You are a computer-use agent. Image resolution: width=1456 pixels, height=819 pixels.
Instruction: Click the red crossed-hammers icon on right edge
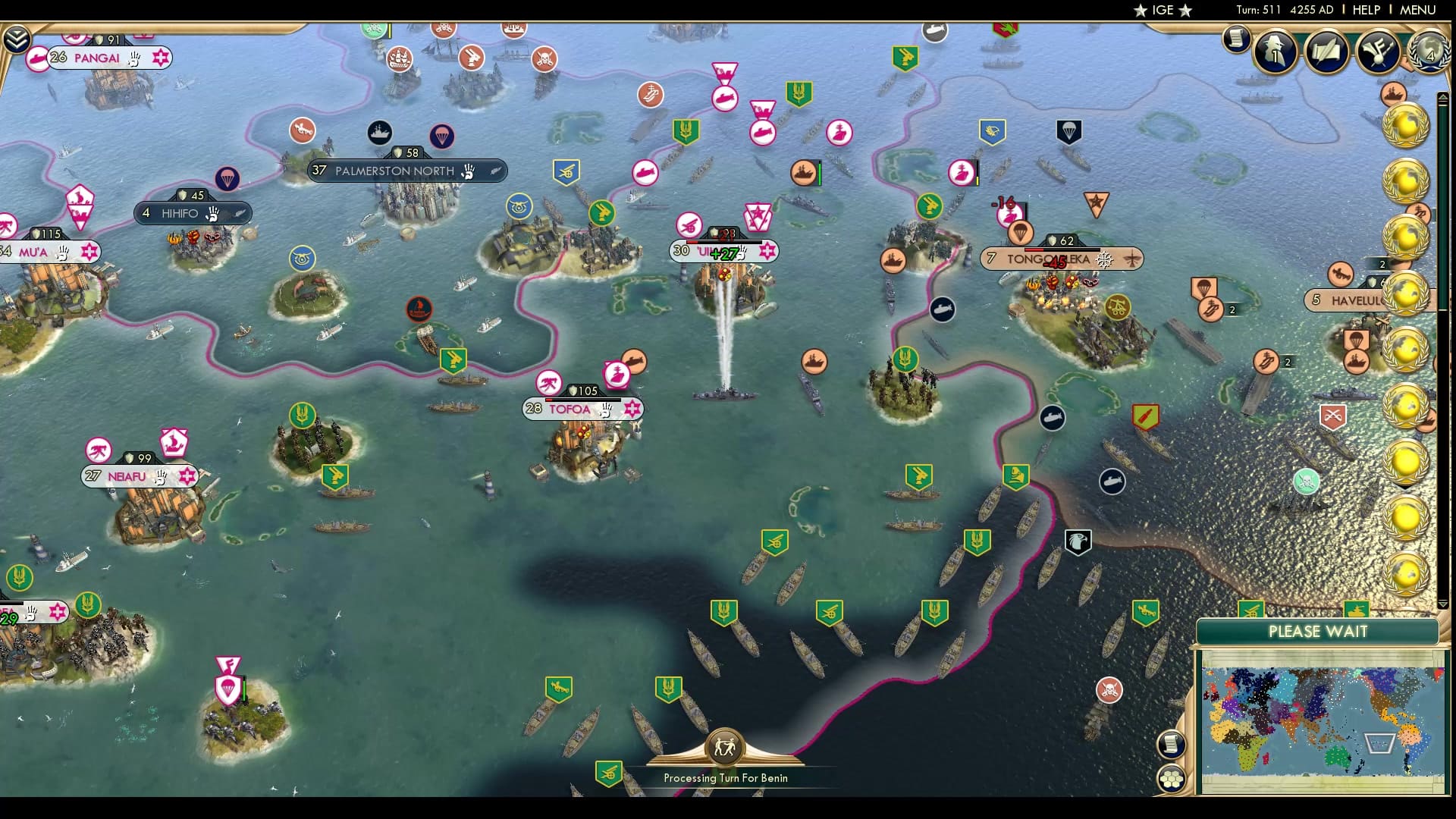[x=1333, y=416]
